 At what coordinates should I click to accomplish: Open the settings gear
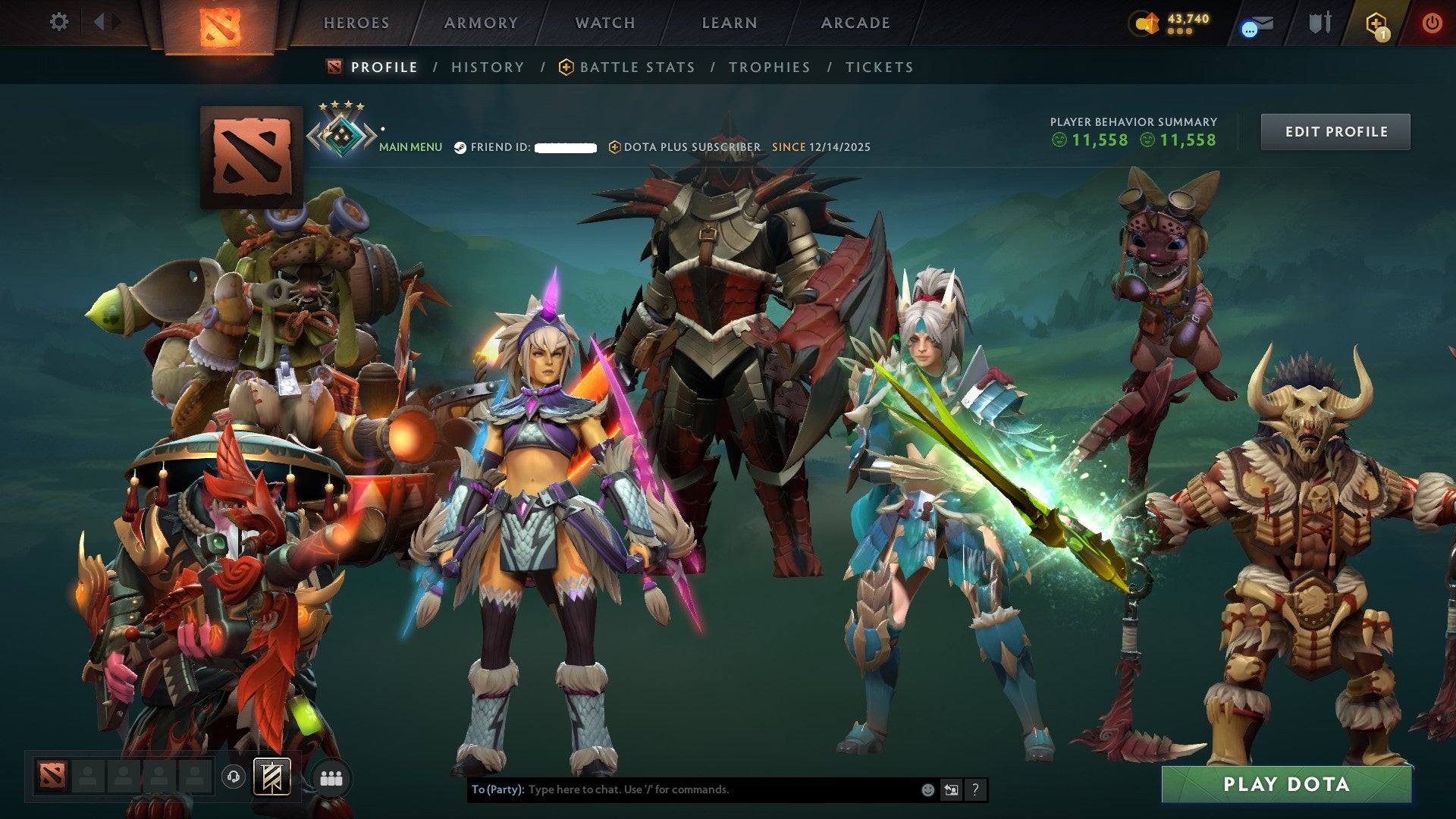coord(59,22)
